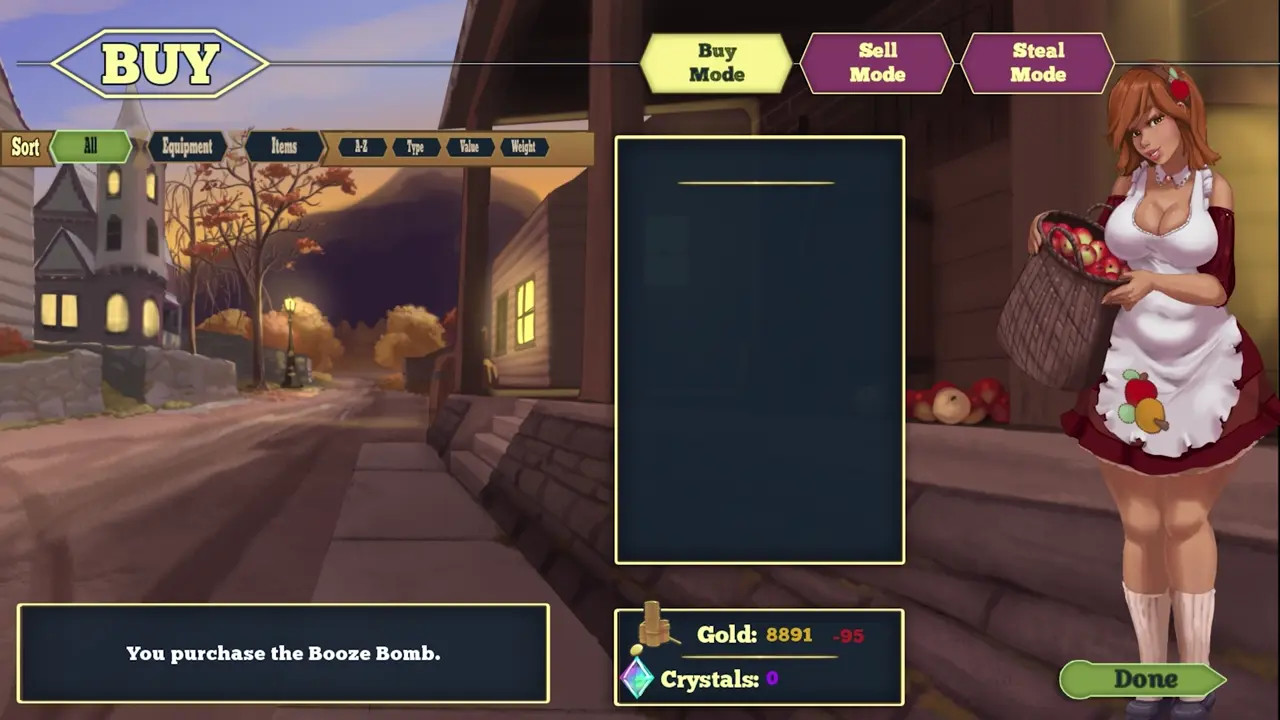
Task: Click Done to leave the shop
Action: click(x=1144, y=680)
